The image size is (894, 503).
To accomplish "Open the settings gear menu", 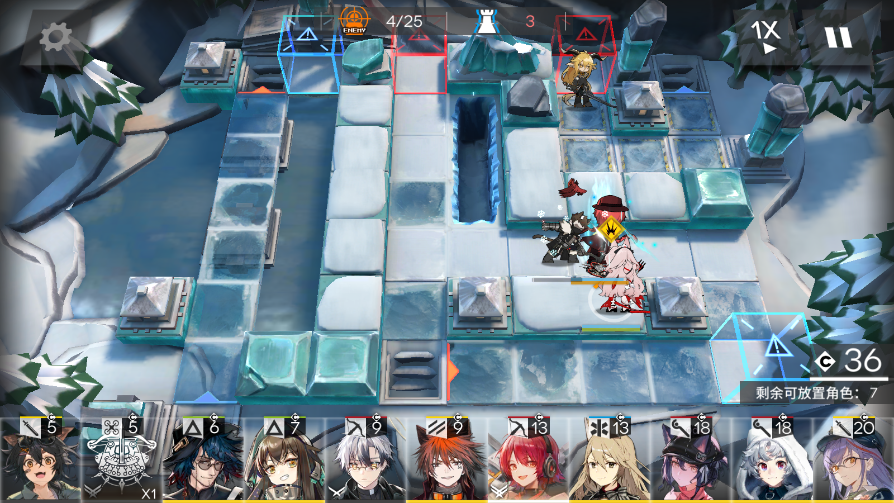I will pos(57,38).
